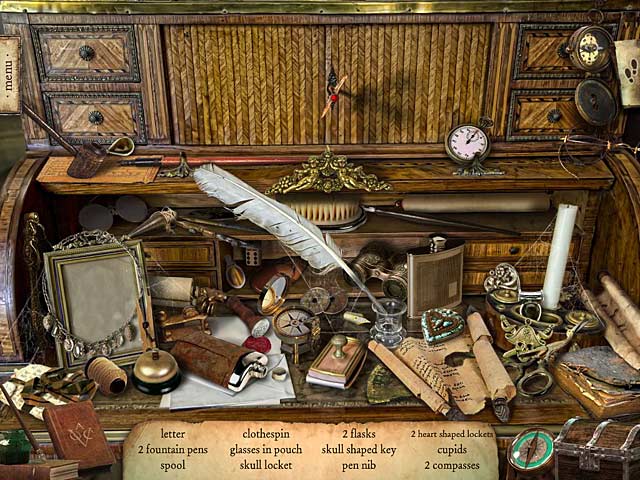The height and width of the screenshot is (480, 640).
Task: Pick "glasses in pouch" list entry
Action: (266, 450)
